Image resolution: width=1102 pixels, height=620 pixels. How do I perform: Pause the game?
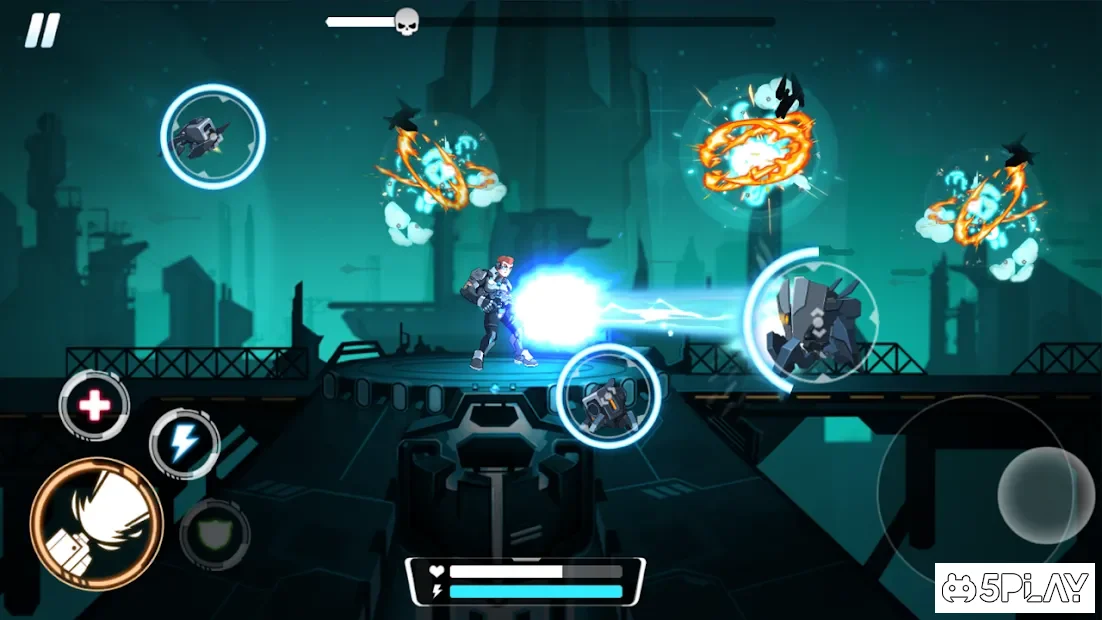click(x=42, y=30)
